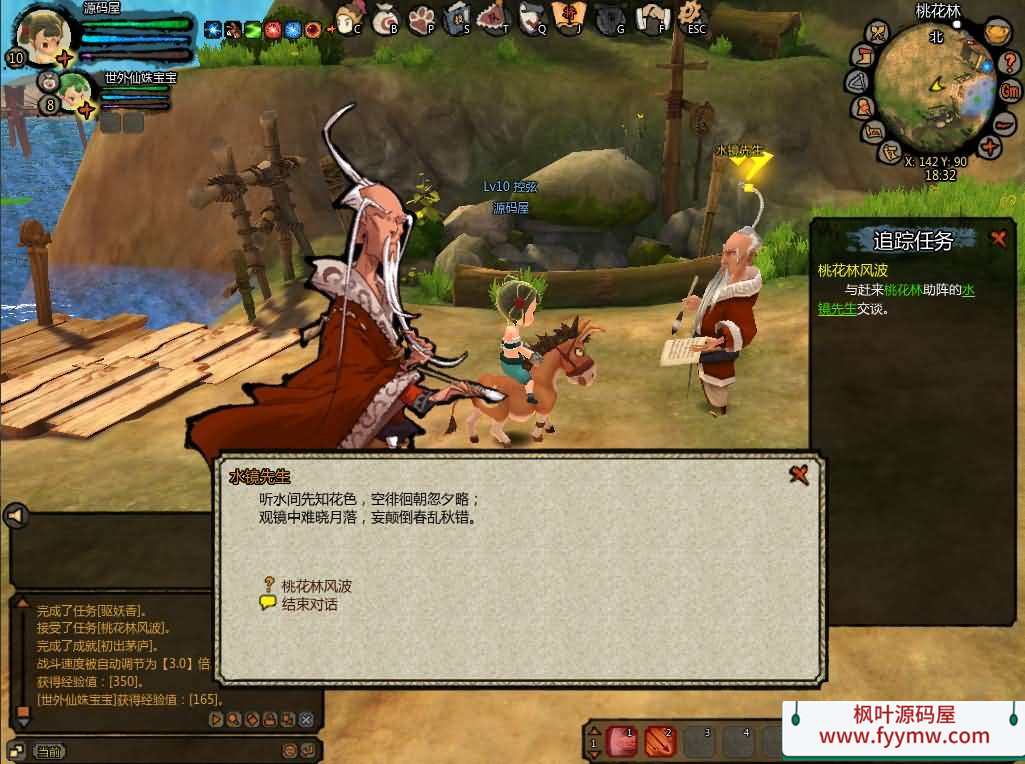
Task: Click the minimap's plus zoom button
Action: (x=989, y=148)
